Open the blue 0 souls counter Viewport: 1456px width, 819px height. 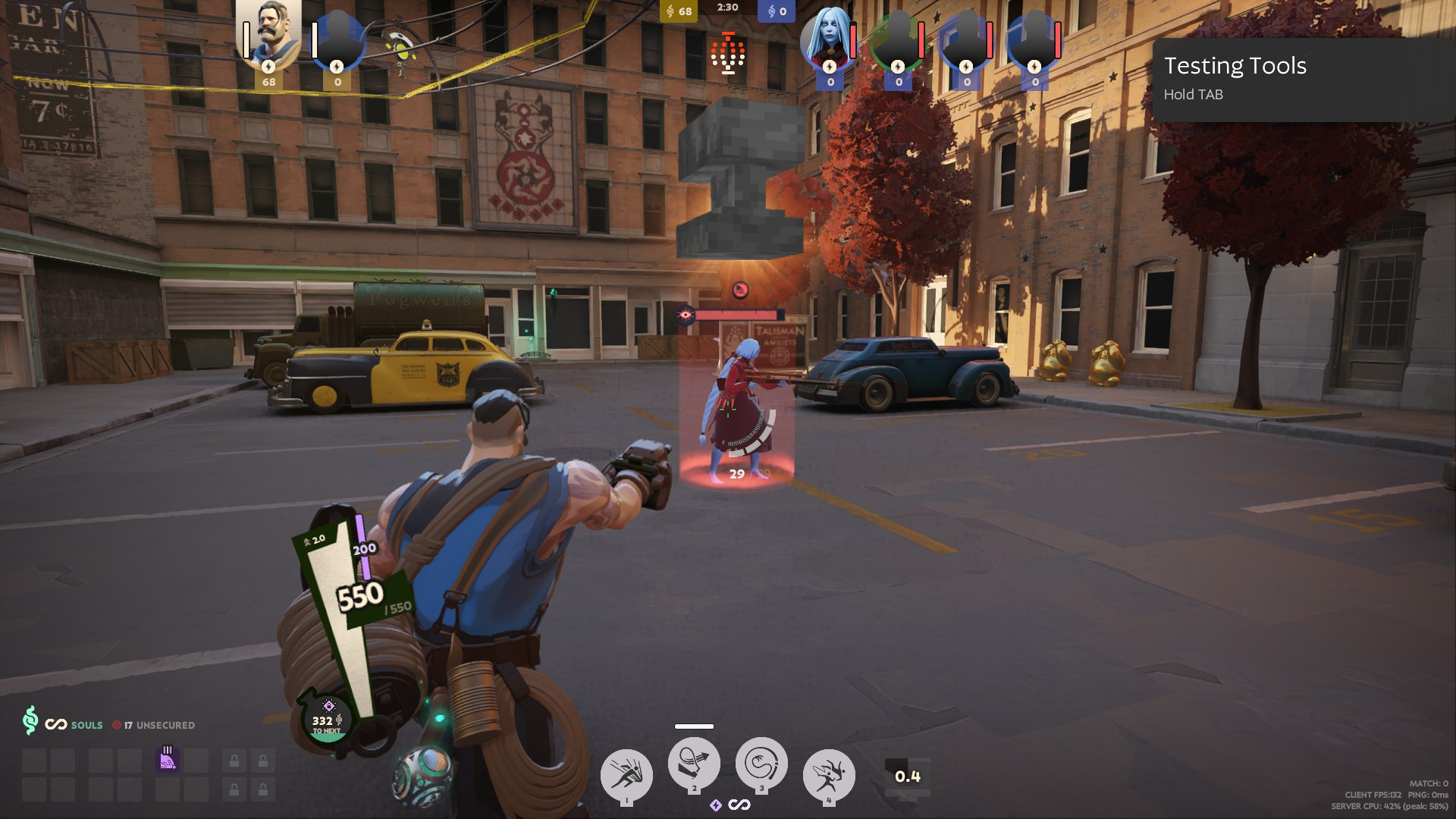(775, 11)
